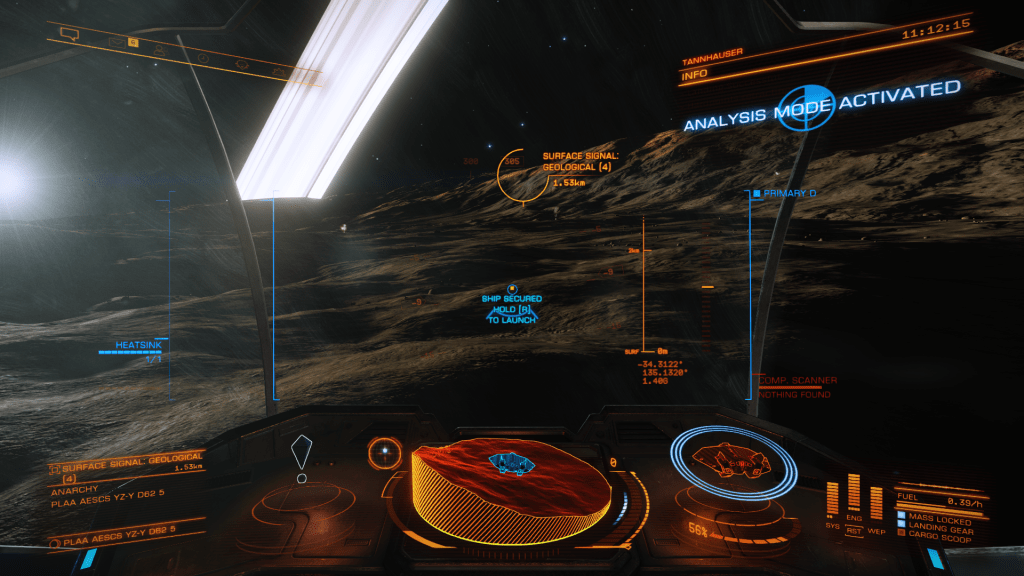Click the SYS power bar

[x=834, y=500]
